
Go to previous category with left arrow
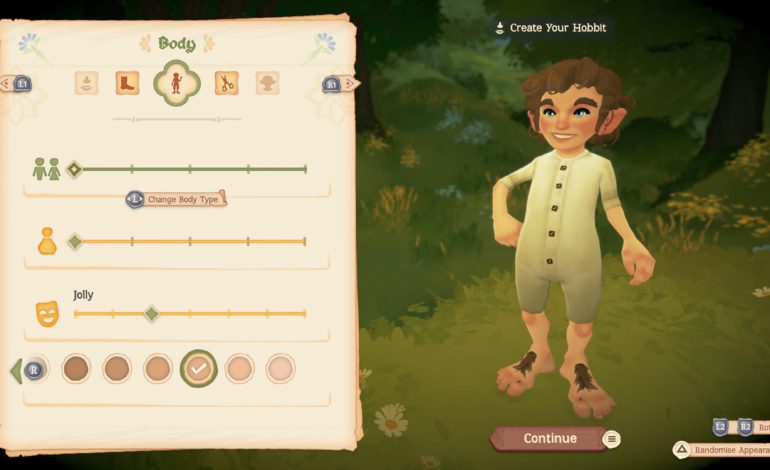pos(18,84)
